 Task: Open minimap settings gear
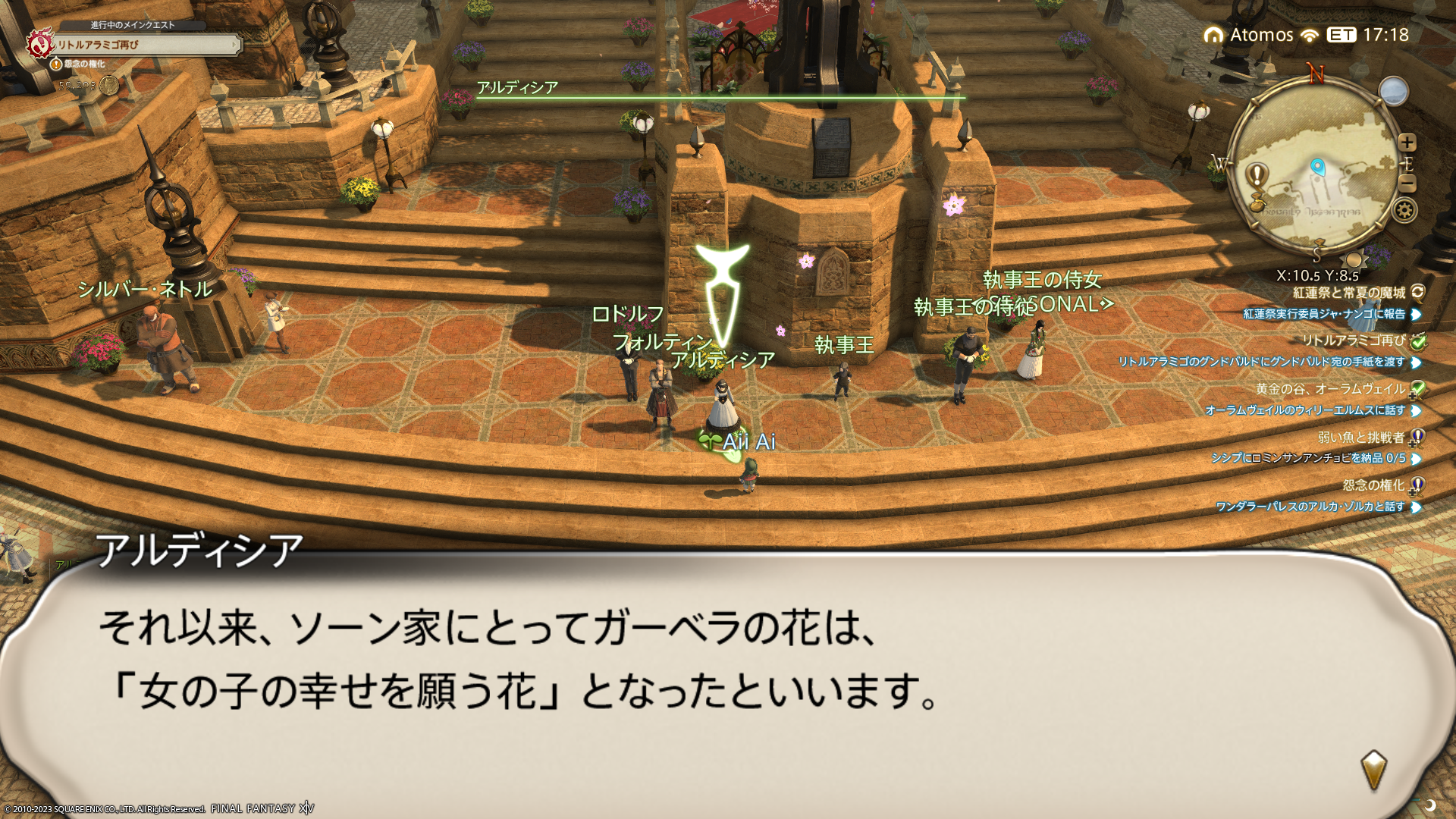1404,210
